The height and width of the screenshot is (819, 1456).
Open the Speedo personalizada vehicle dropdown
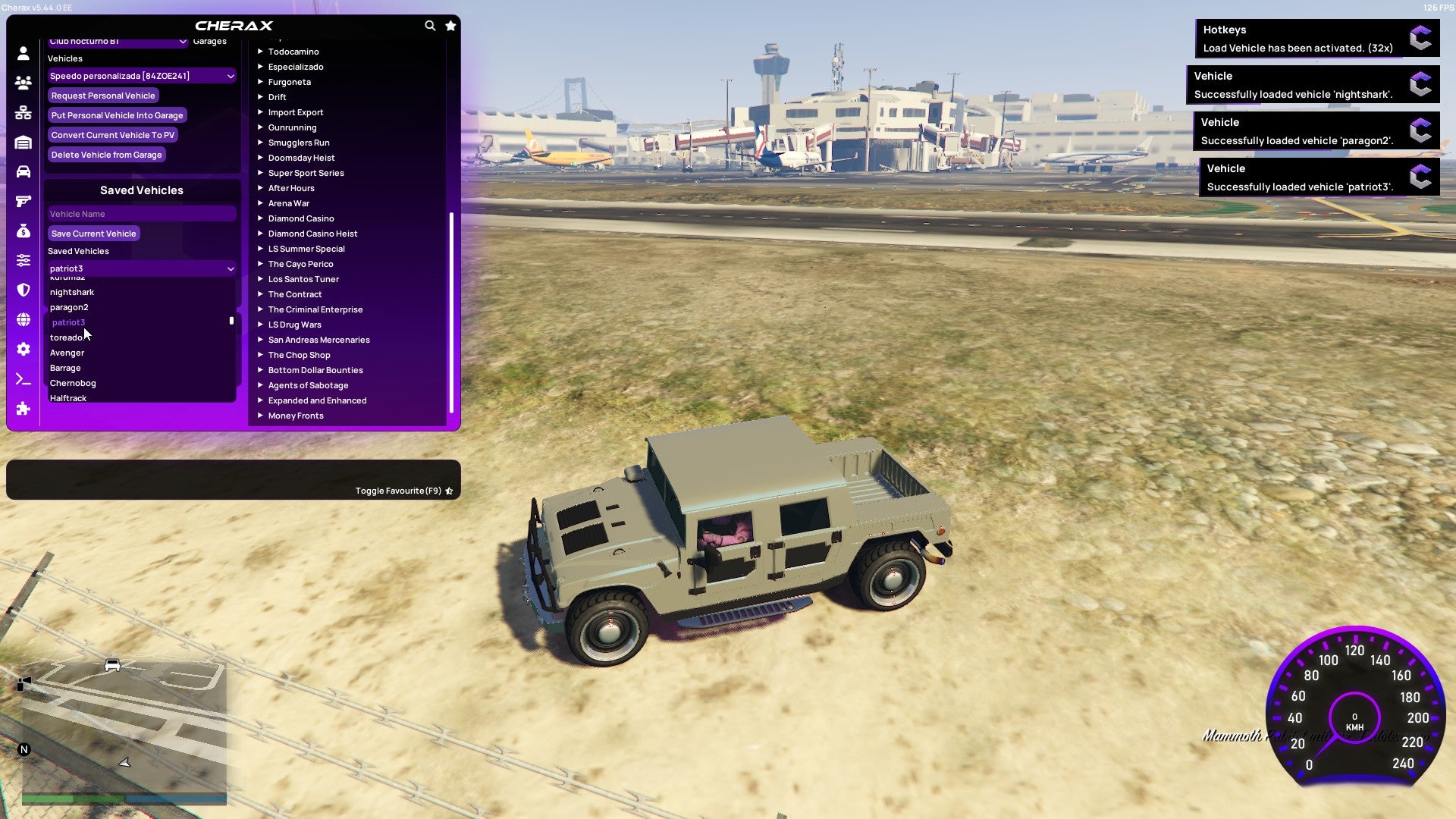tap(141, 76)
